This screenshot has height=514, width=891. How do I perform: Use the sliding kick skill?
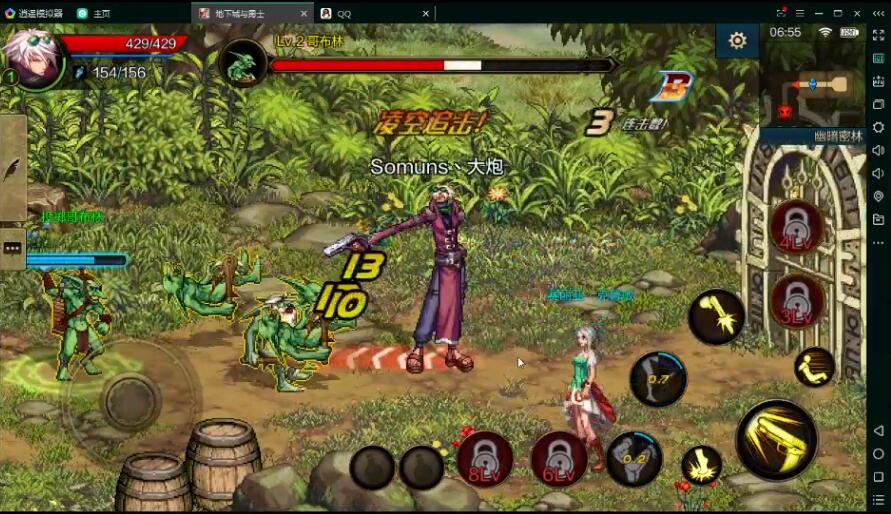point(814,367)
